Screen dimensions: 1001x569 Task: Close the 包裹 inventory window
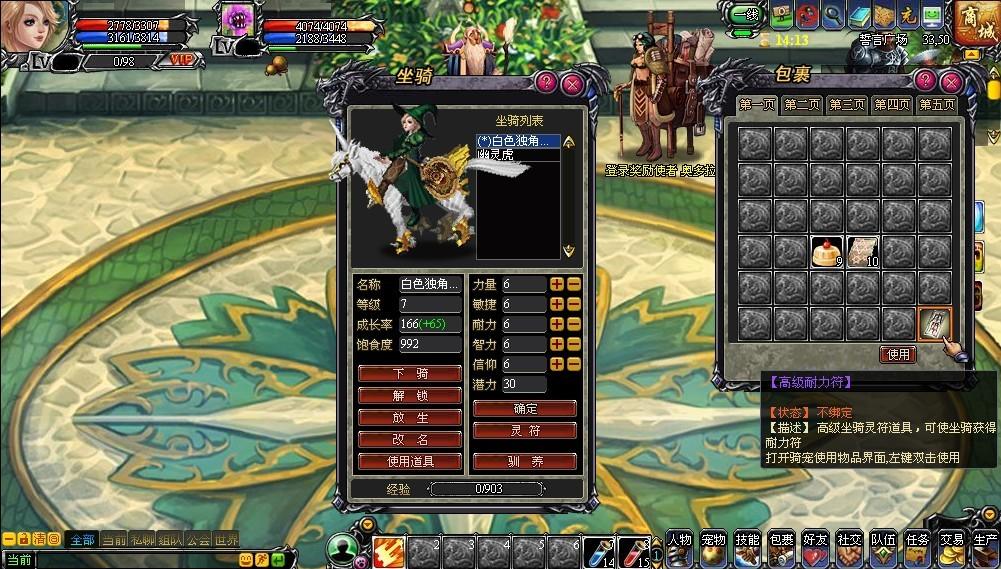tap(950, 81)
